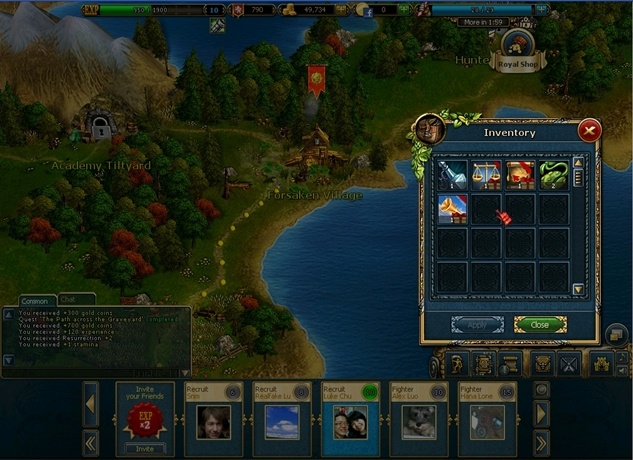Switch to the Common log tab
The height and width of the screenshot is (460, 633).
click(x=35, y=300)
